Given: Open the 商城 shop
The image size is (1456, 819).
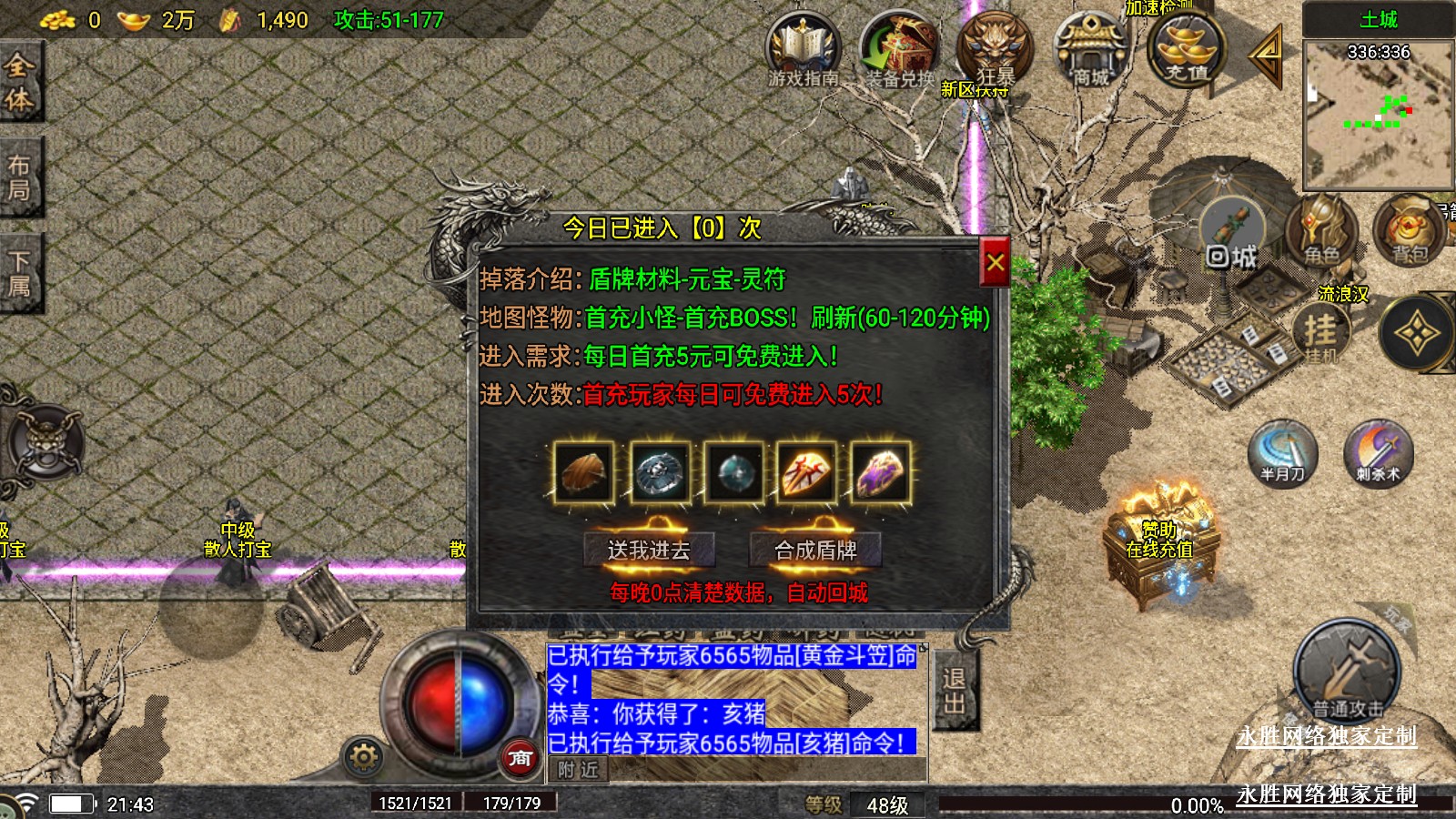Looking at the screenshot, I should click(x=1090, y=51).
